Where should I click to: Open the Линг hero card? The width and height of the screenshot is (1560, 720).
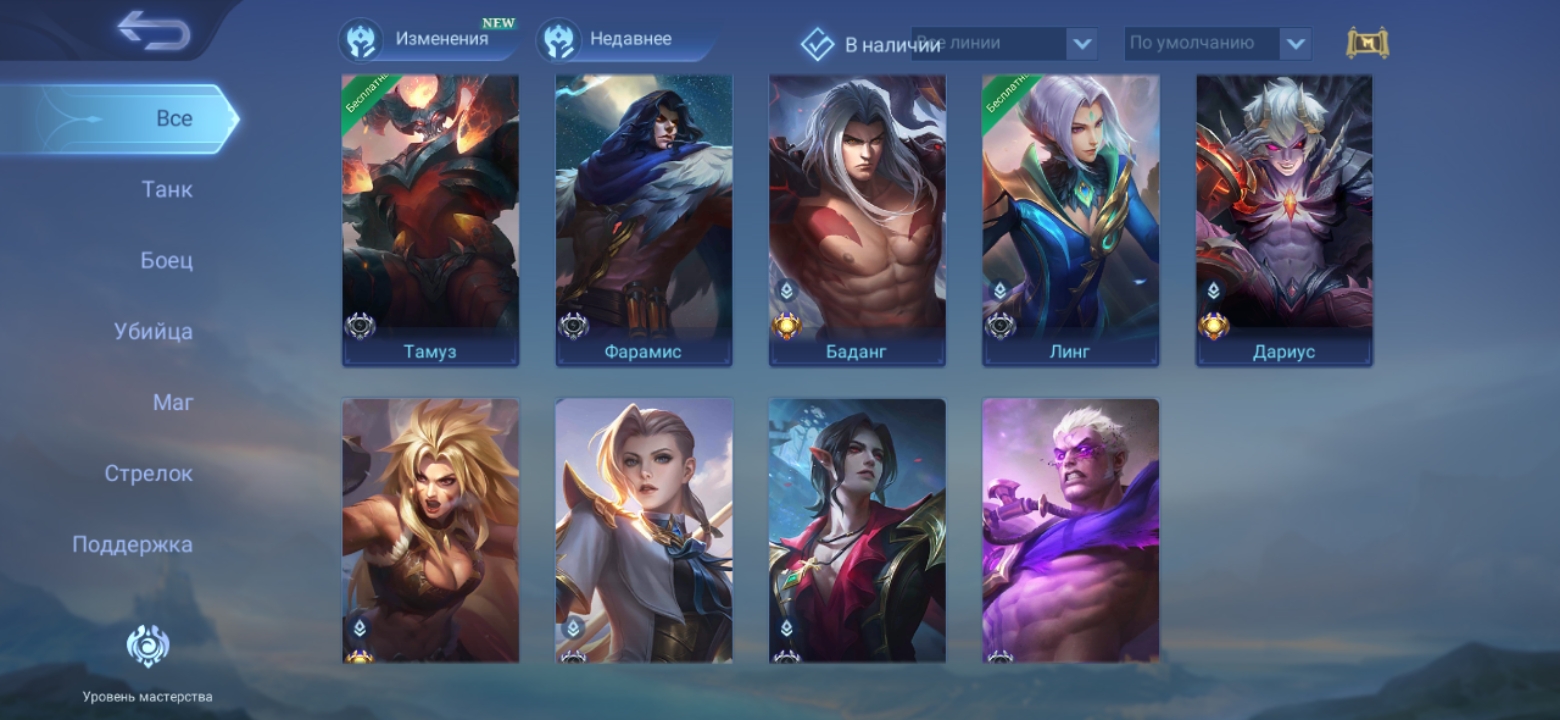pos(1070,220)
